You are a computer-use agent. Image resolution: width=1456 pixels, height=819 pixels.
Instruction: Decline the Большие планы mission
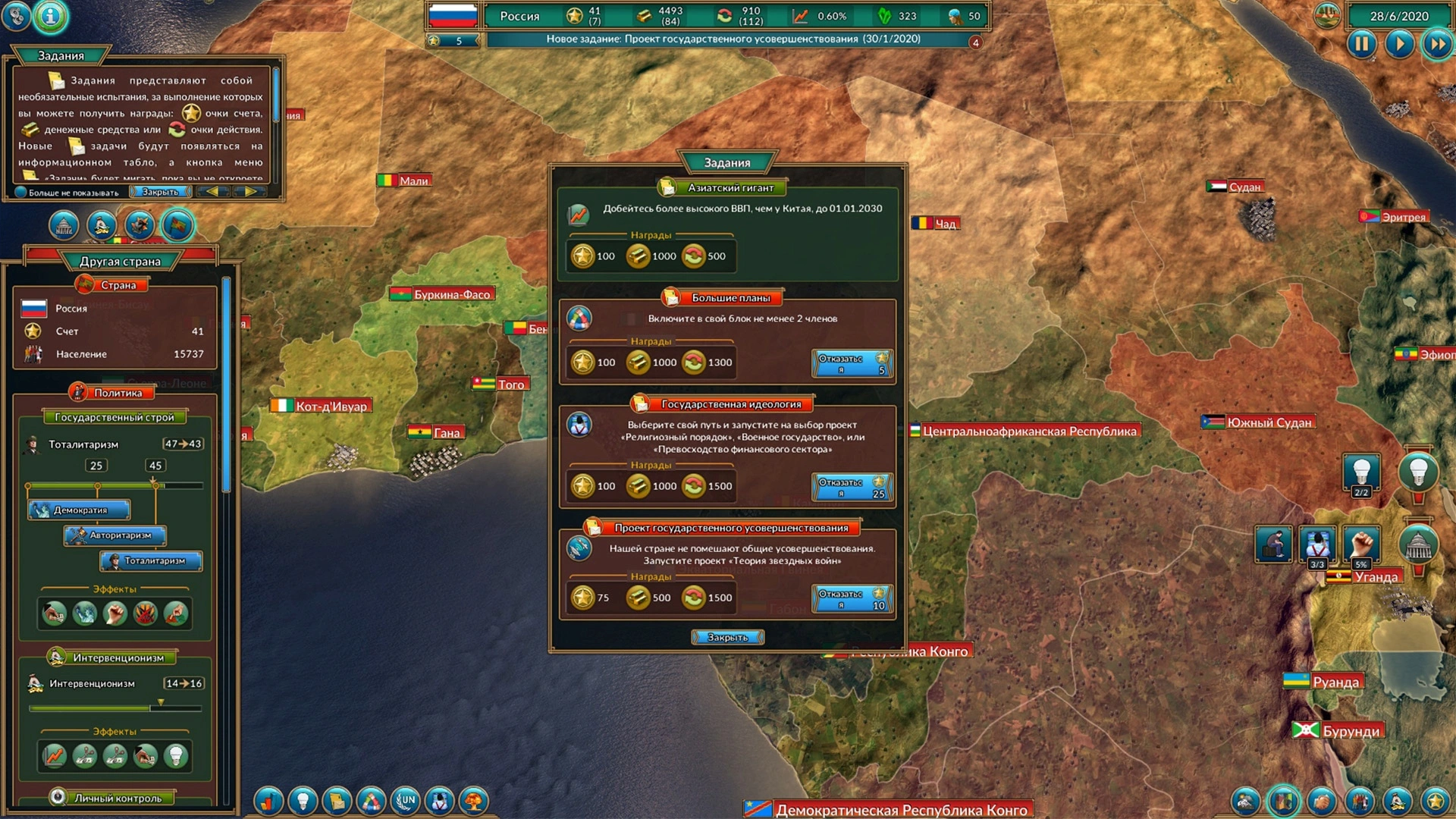(852, 363)
